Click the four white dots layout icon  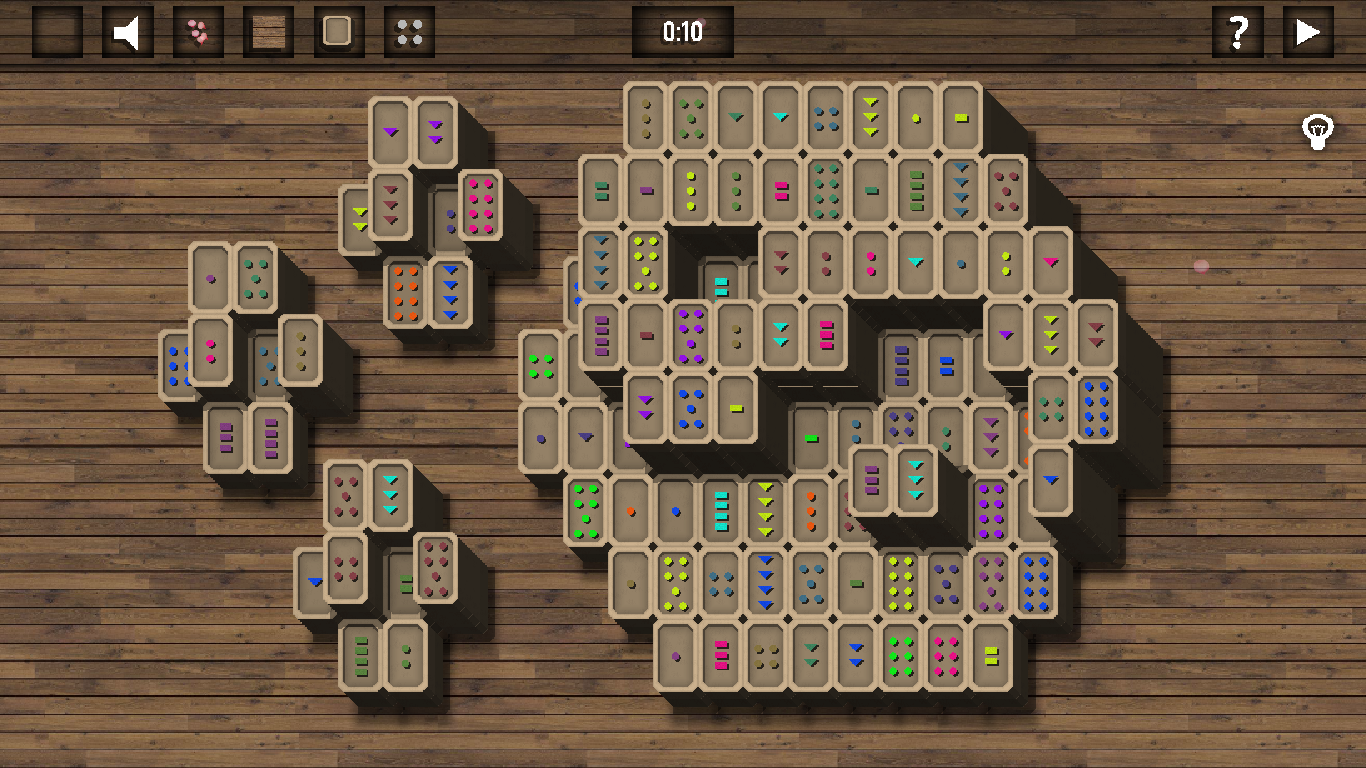point(408,31)
